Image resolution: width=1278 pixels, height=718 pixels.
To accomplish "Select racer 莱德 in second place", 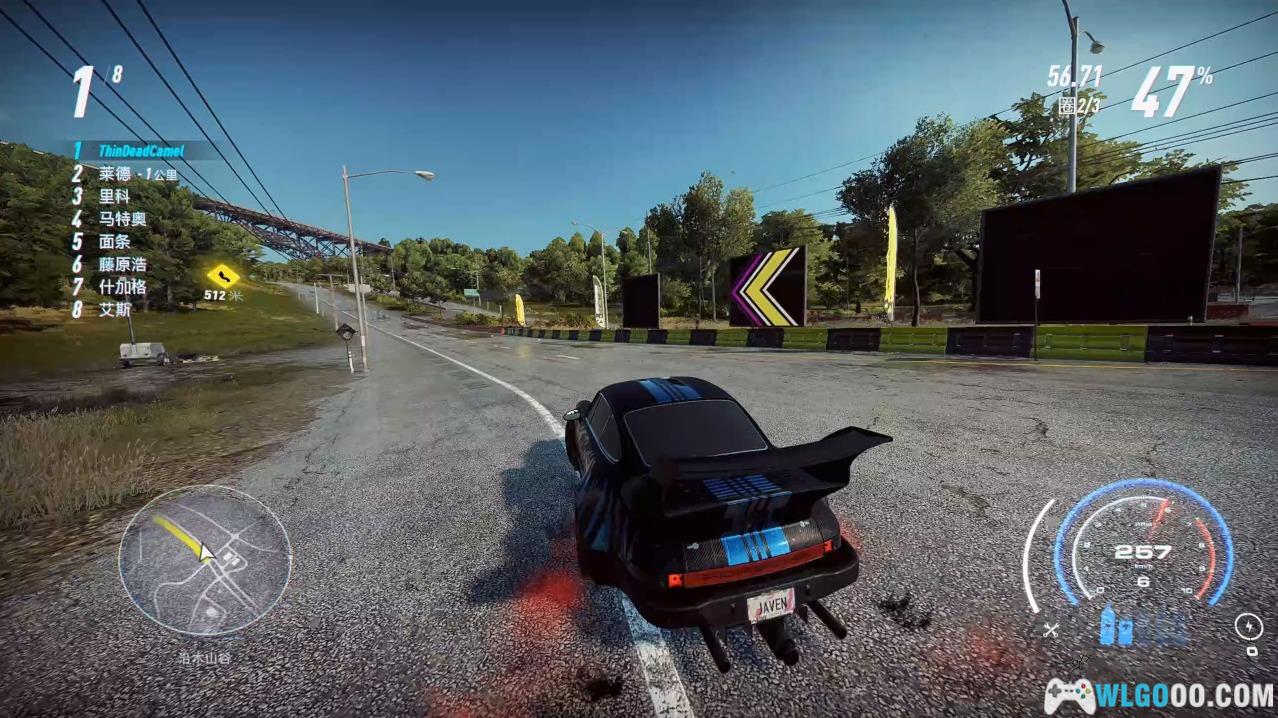I will 115,173.
